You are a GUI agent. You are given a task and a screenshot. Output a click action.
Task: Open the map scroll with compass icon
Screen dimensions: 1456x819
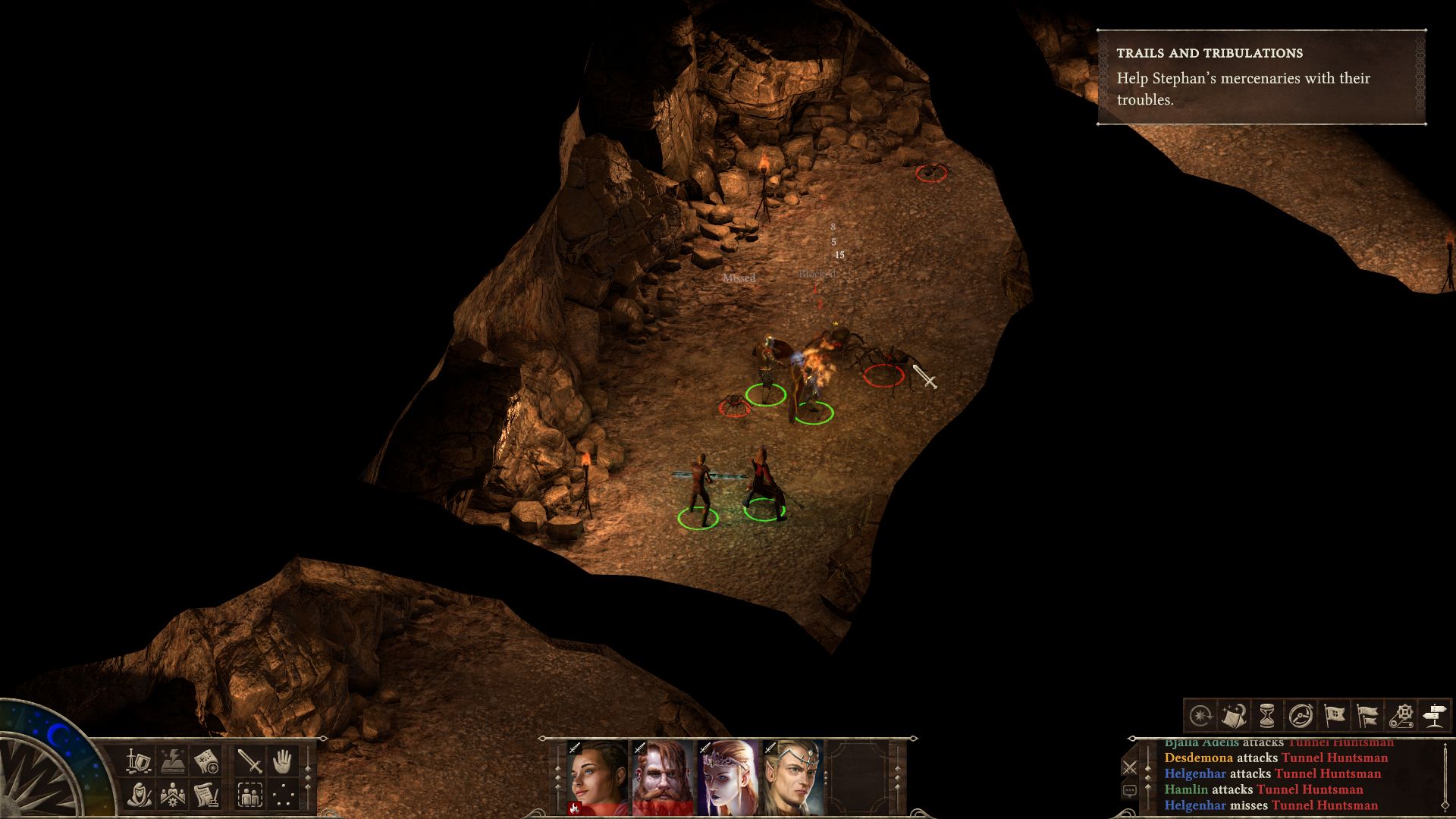206,760
